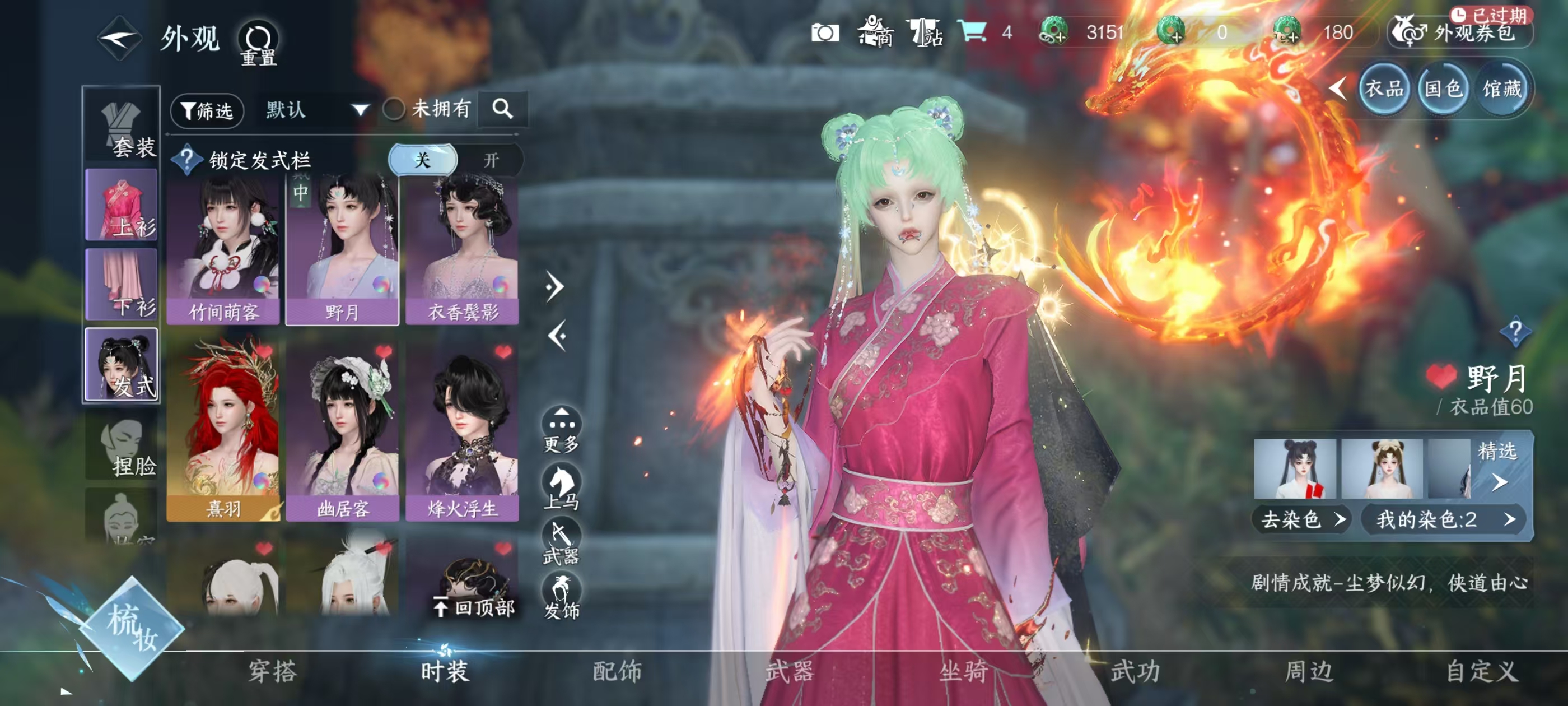Open the 筛选 filter

[208, 110]
